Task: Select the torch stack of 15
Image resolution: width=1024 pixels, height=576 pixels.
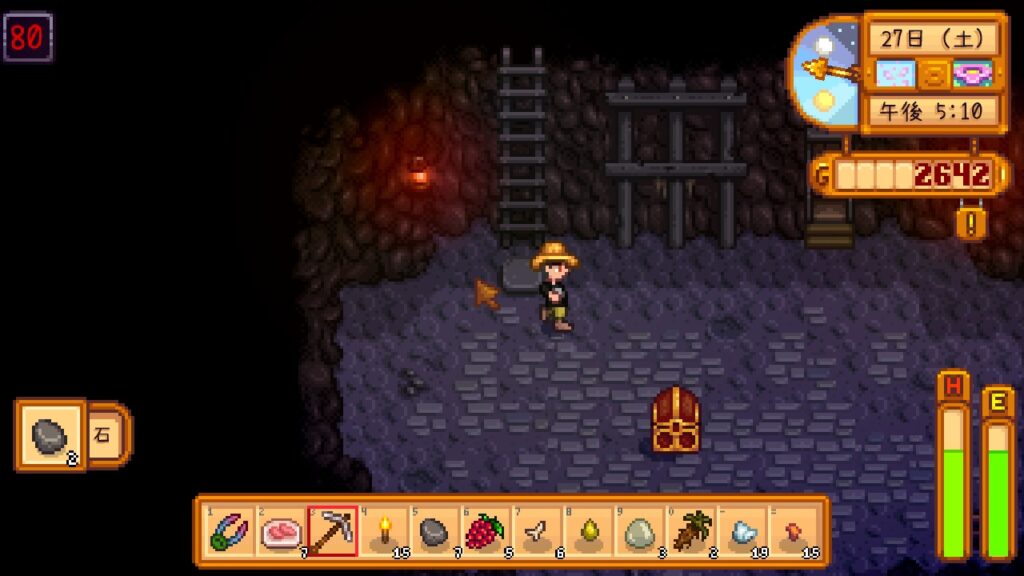Action: coord(384,531)
